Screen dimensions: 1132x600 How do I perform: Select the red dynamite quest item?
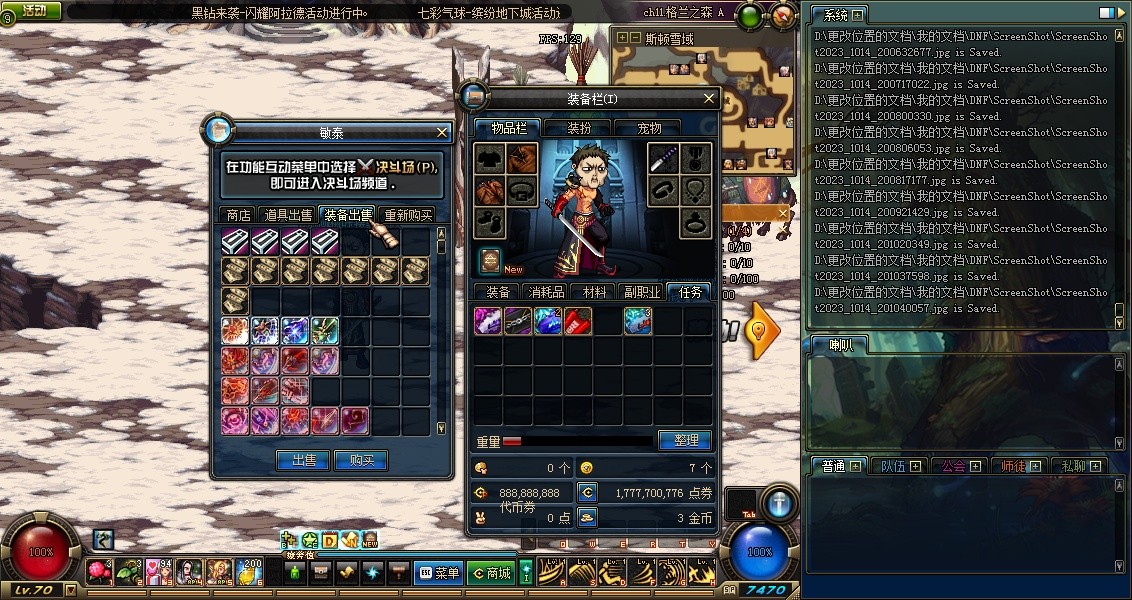click(x=578, y=321)
